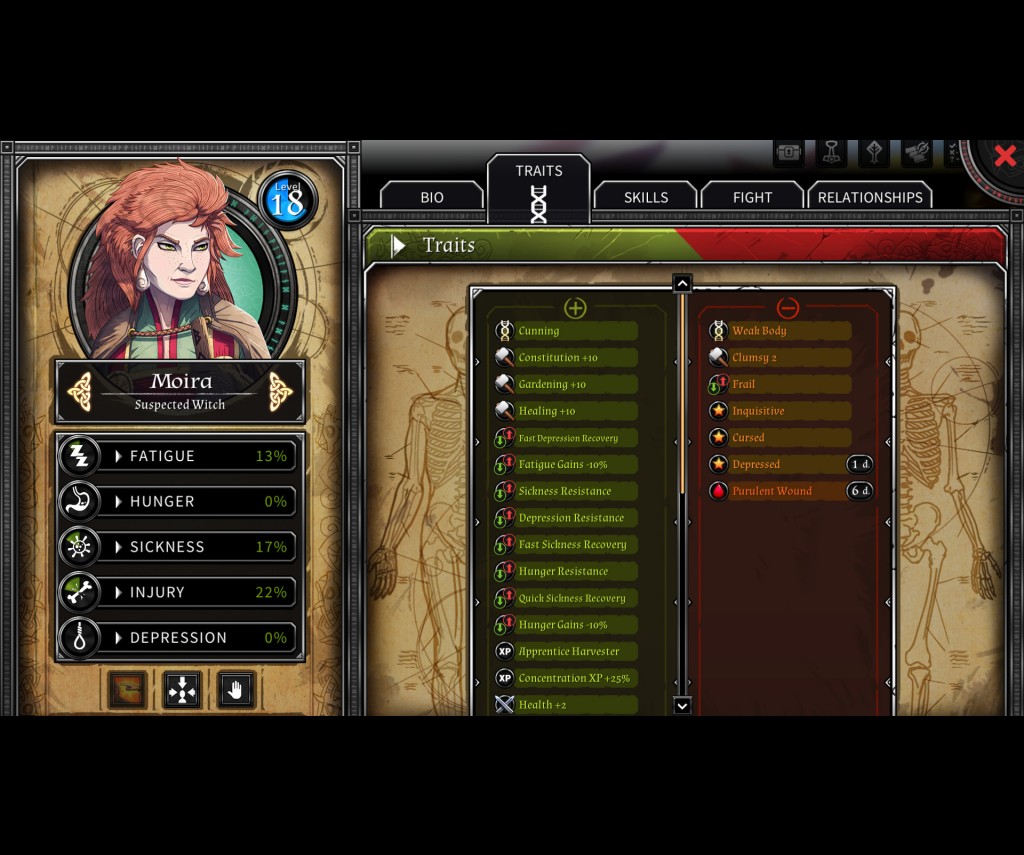
Task: Expand the Injury status row
Action: [180, 592]
